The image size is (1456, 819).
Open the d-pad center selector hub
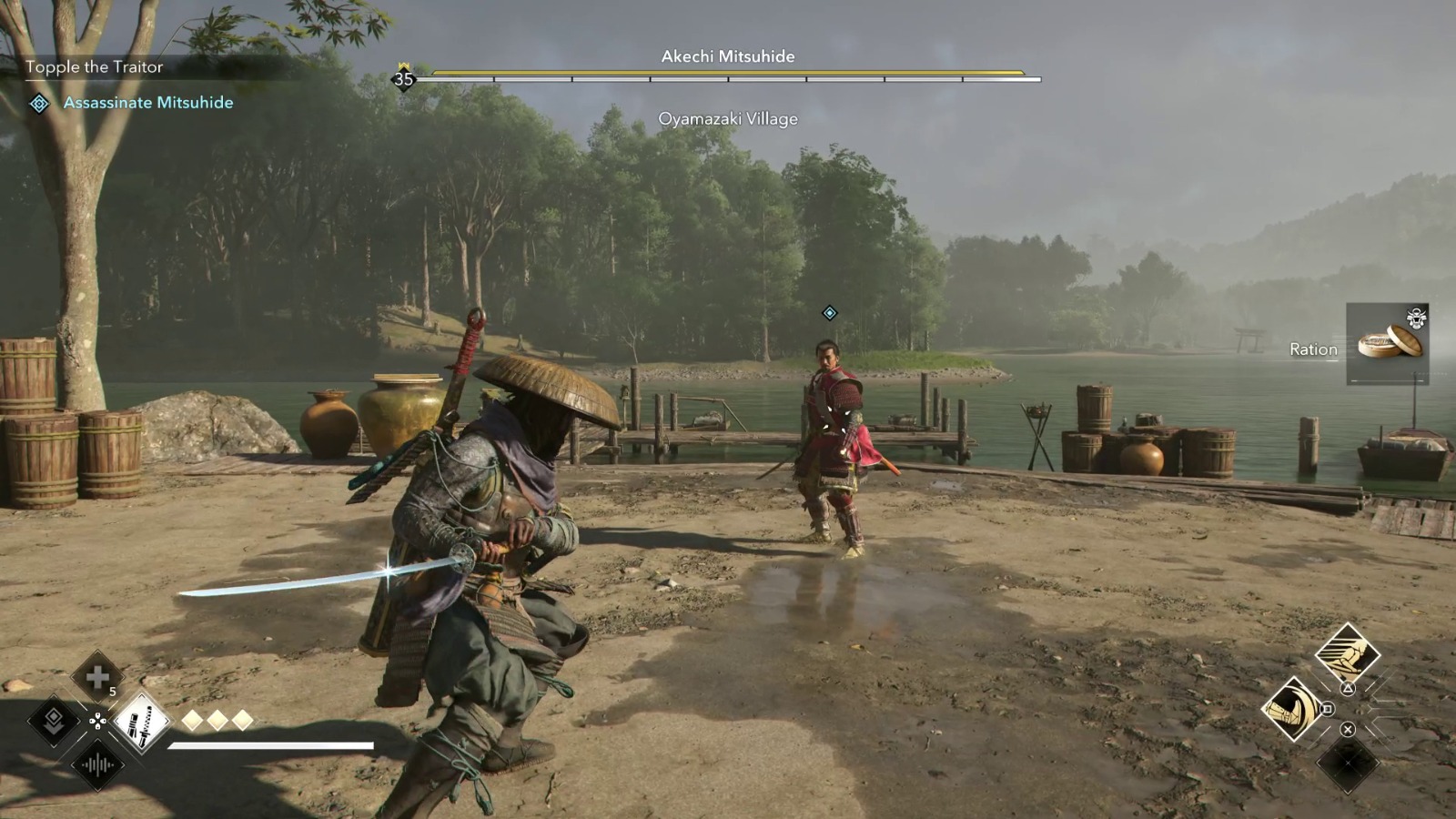click(x=97, y=722)
